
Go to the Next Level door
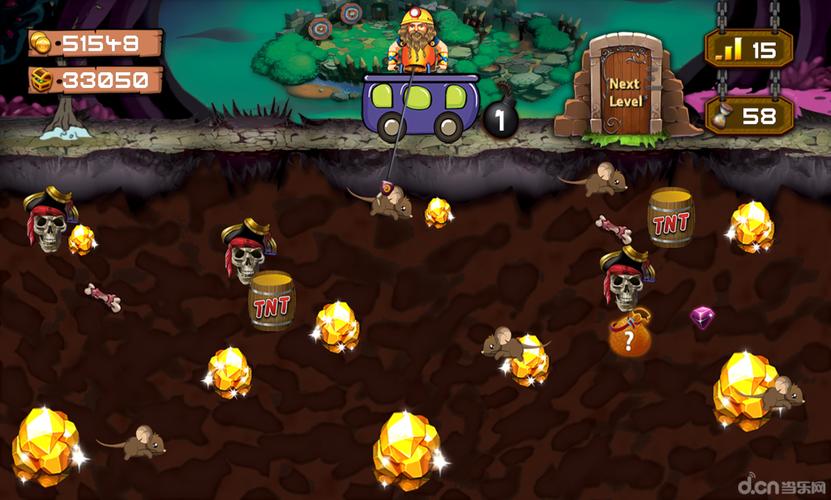[x=624, y=90]
